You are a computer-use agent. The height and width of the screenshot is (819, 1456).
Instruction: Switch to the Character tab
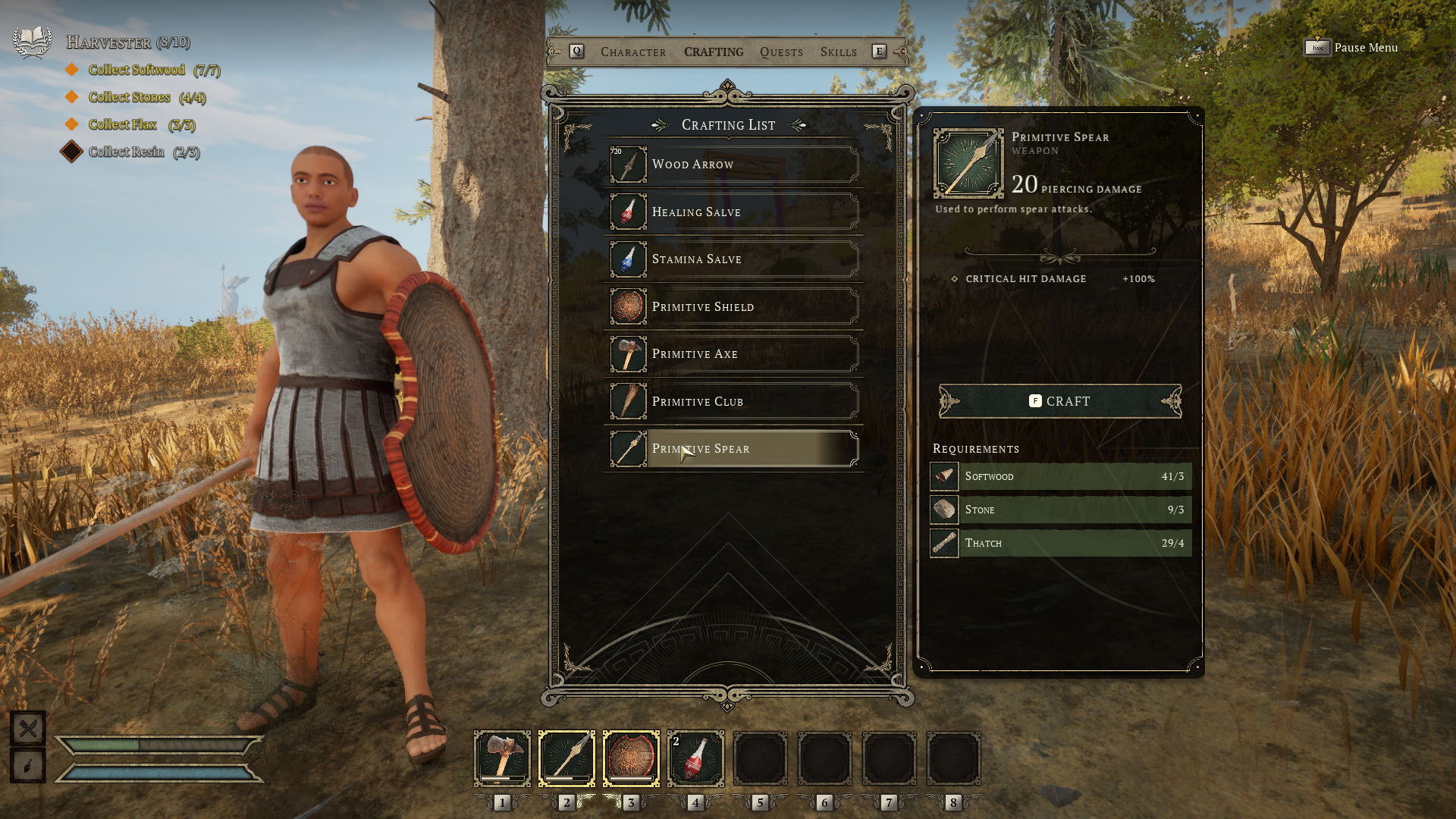[x=633, y=52]
